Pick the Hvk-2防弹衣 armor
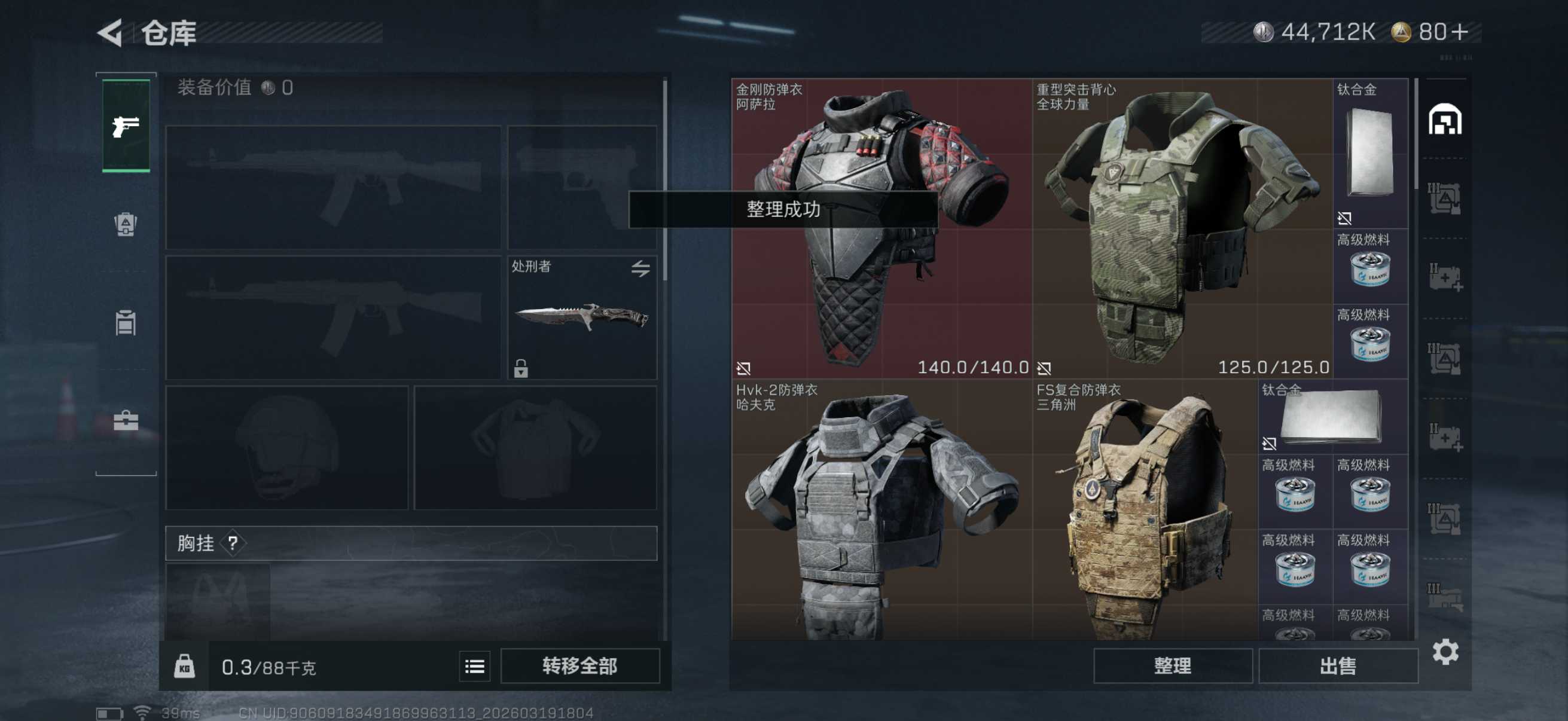1568x721 pixels. pos(881,511)
